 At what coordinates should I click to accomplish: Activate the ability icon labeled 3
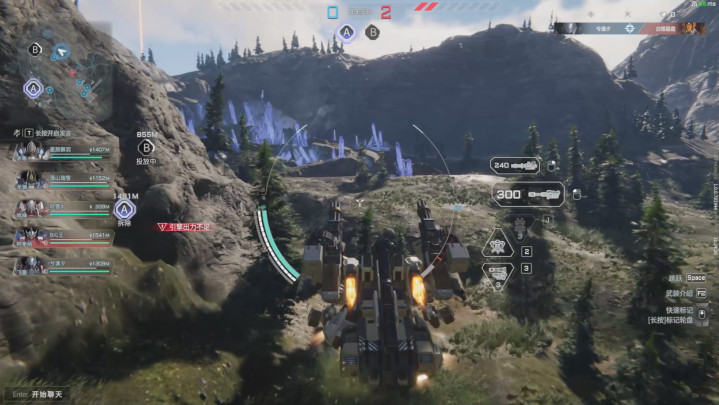coord(498,275)
